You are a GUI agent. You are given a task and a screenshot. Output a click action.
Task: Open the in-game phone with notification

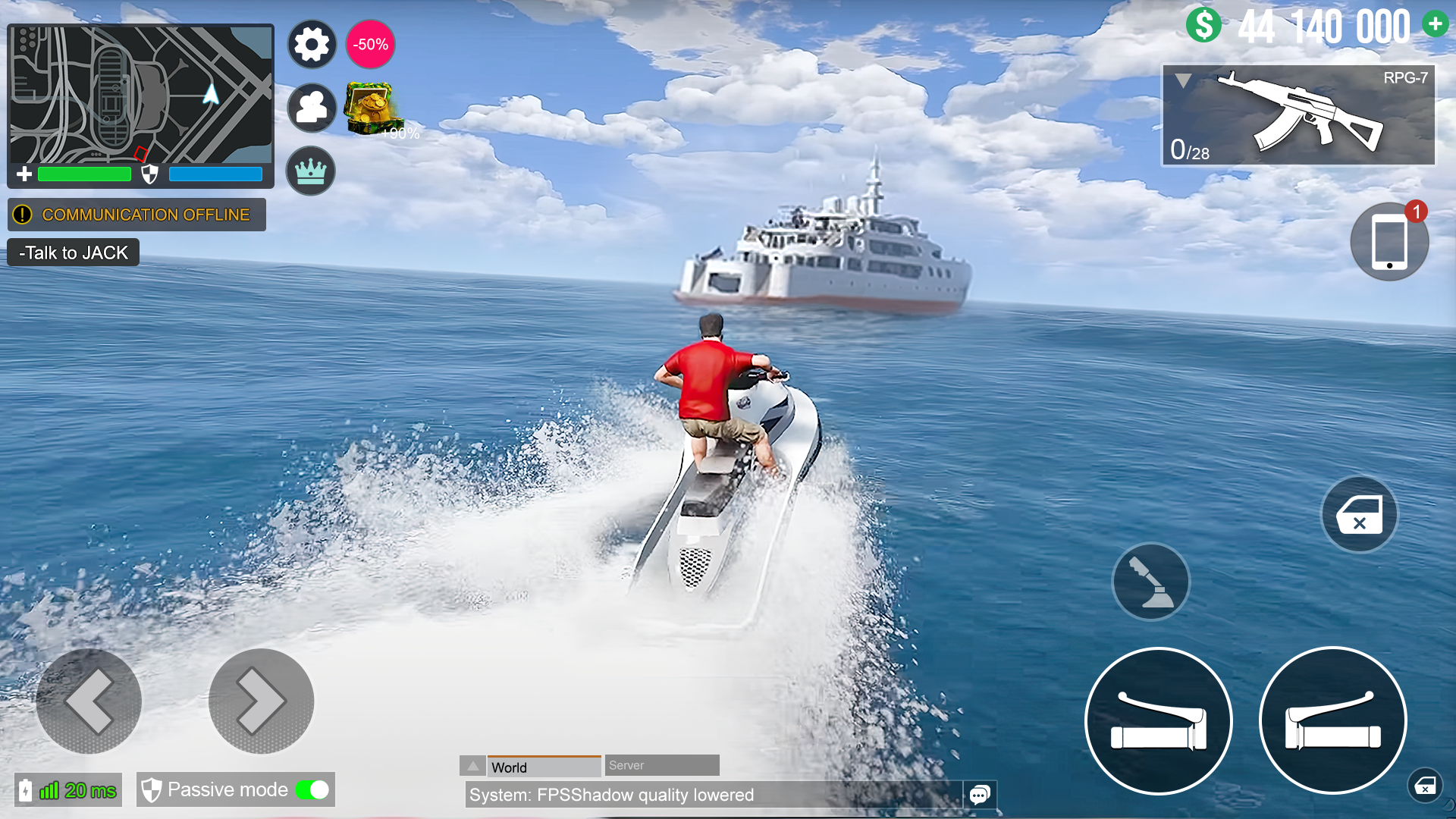point(1389,241)
